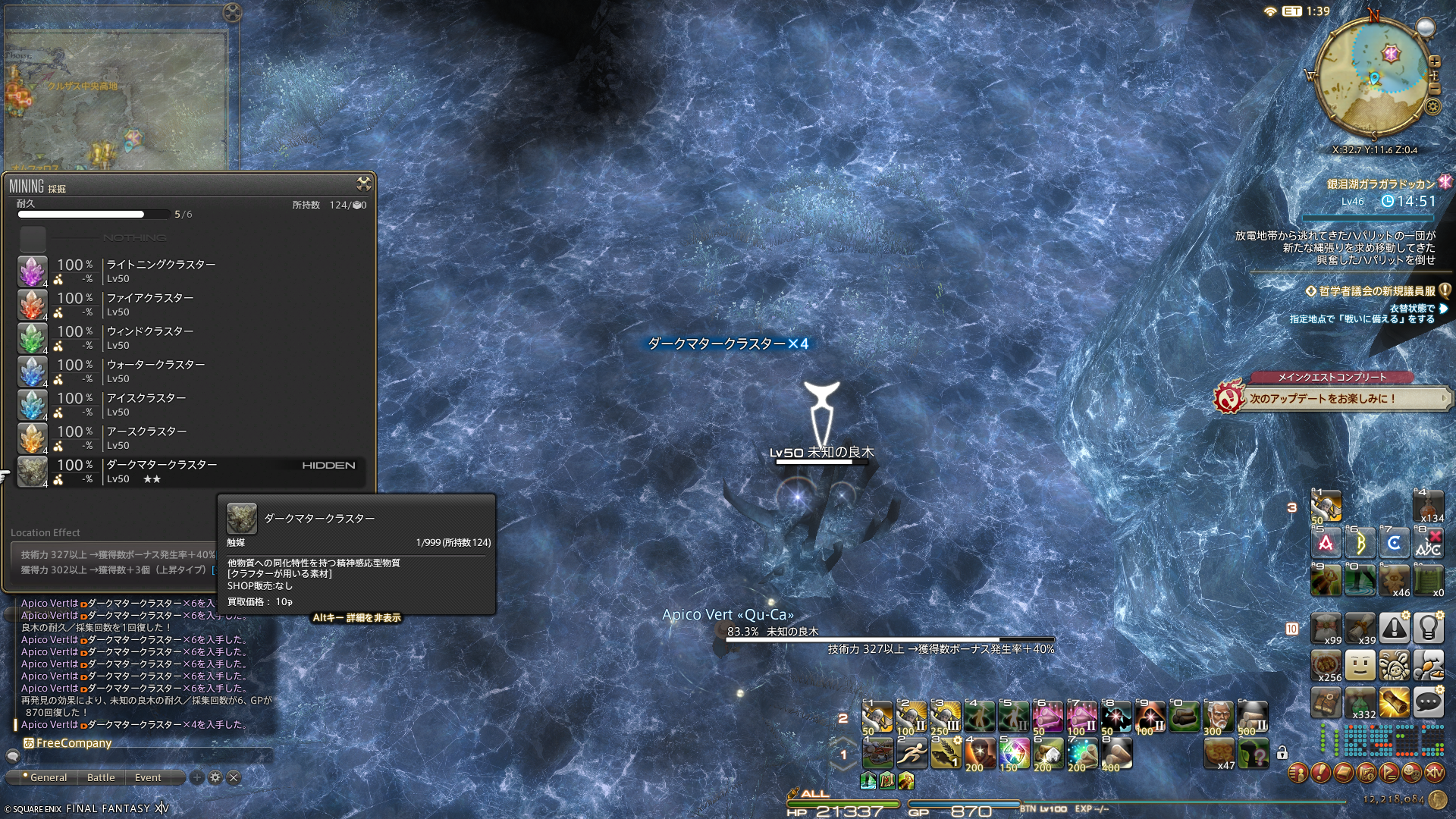This screenshot has width=1456, height=819.
Task: Open the Battle chat tab
Action: click(101, 777)
